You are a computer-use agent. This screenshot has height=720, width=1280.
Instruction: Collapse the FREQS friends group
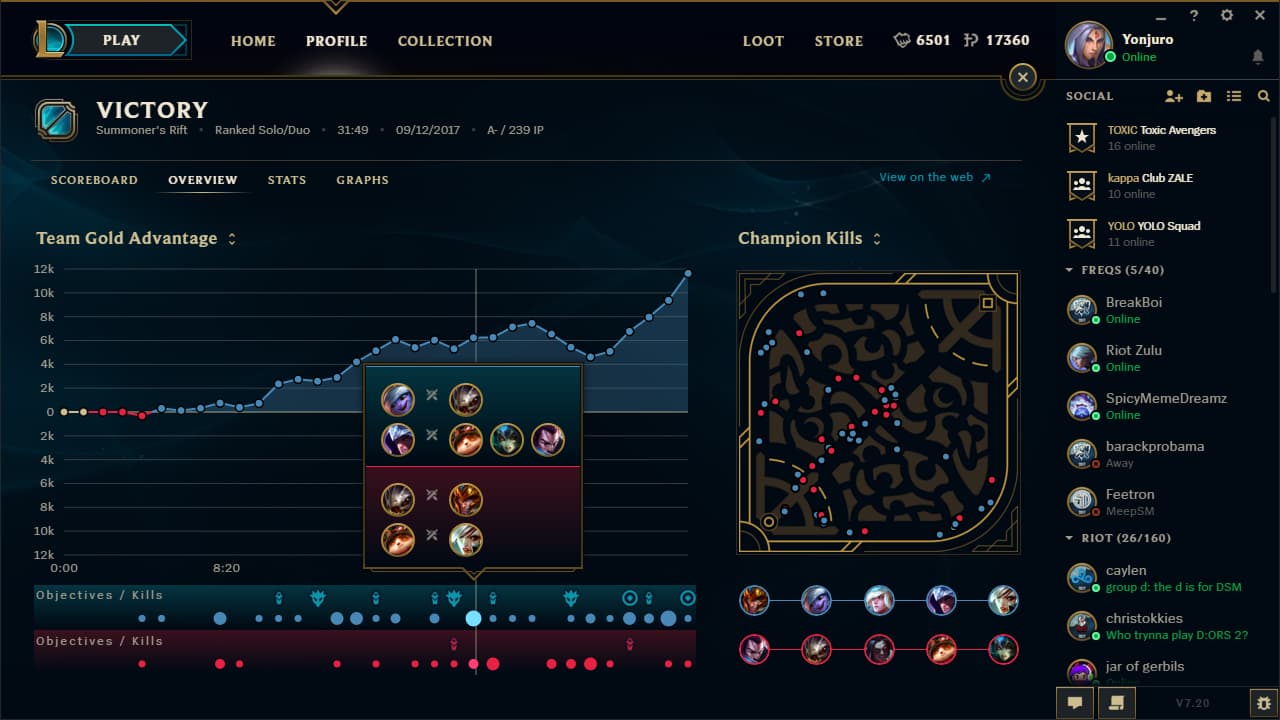pyautogui.click(x=1068, y=269)
